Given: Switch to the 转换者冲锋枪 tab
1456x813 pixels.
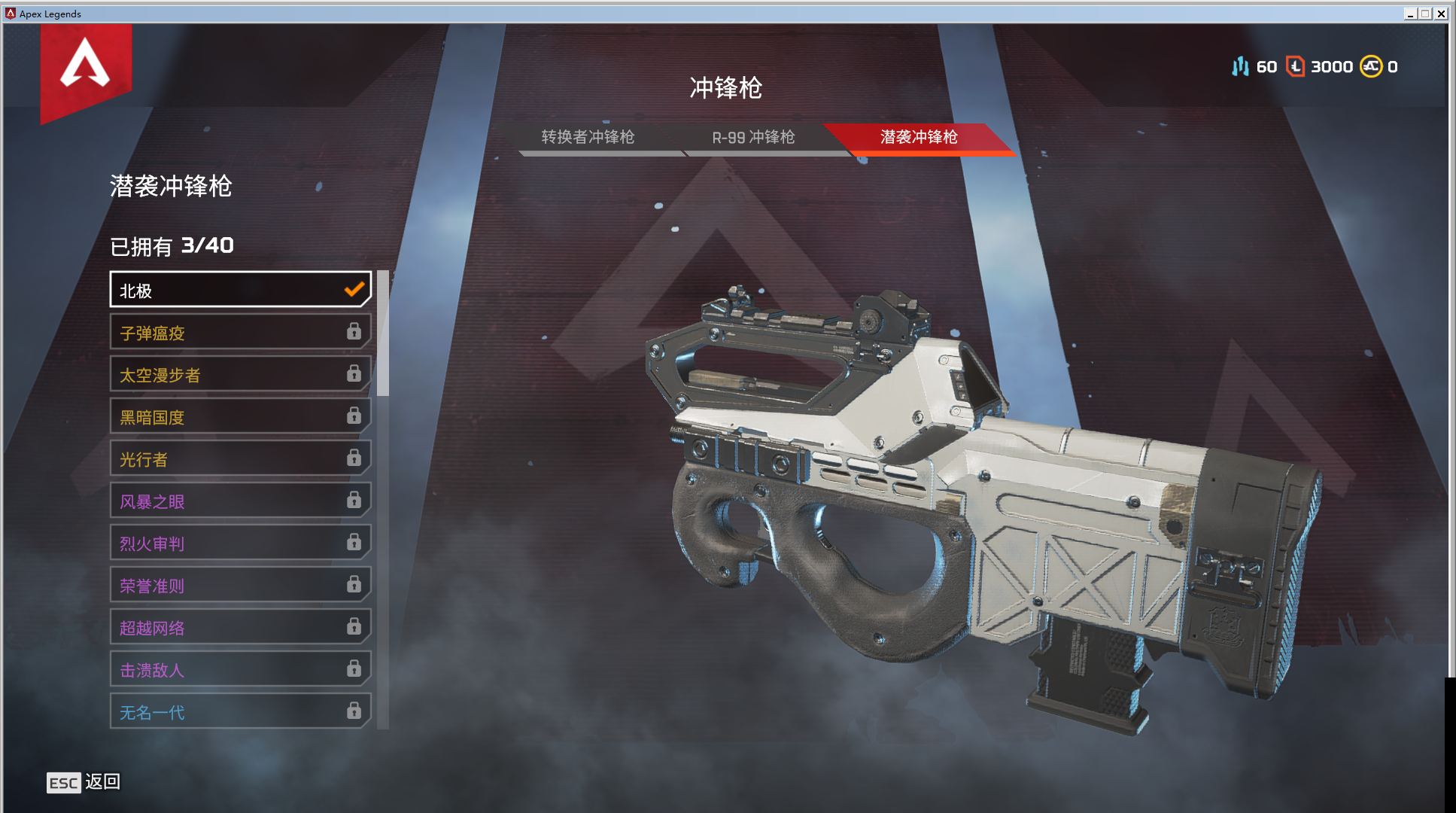Looking at the screenshot, I should [x=588, y=137].
